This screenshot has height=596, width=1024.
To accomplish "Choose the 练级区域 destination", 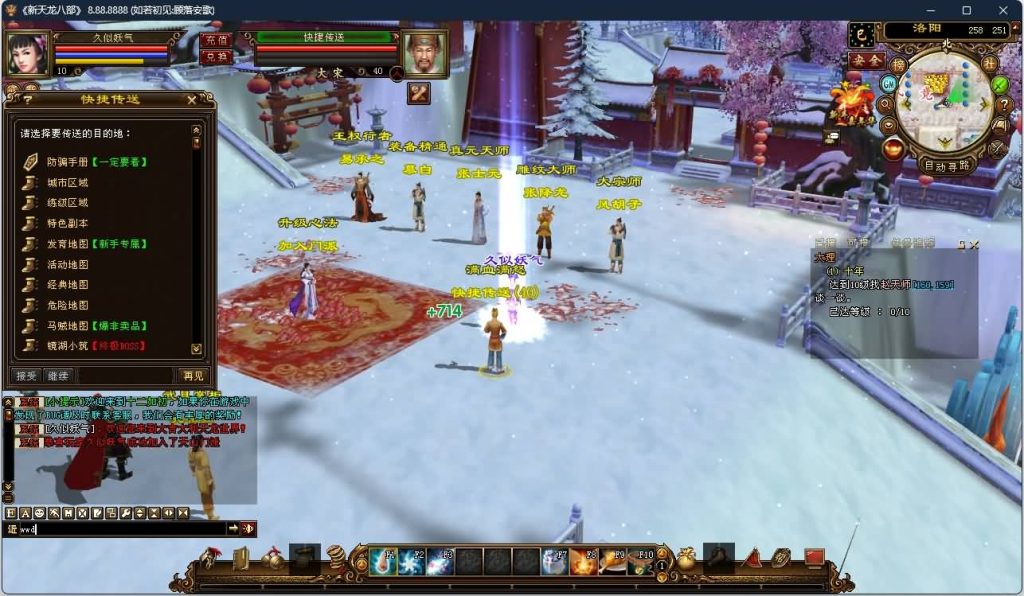I will pos(68,203).
